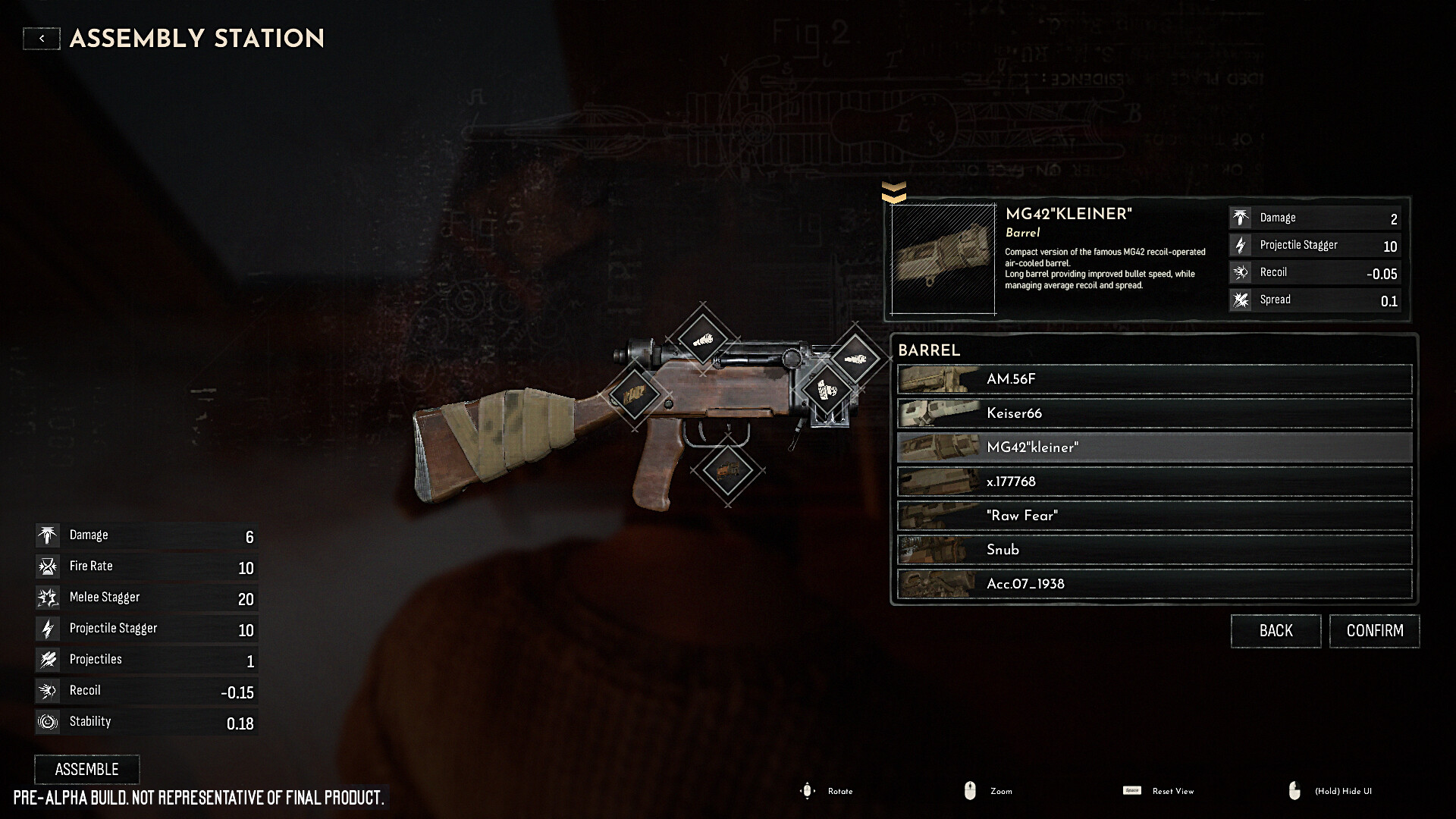Collapse the part details chevron
This screenshot has width=1456, height=819.
(894, 193)
